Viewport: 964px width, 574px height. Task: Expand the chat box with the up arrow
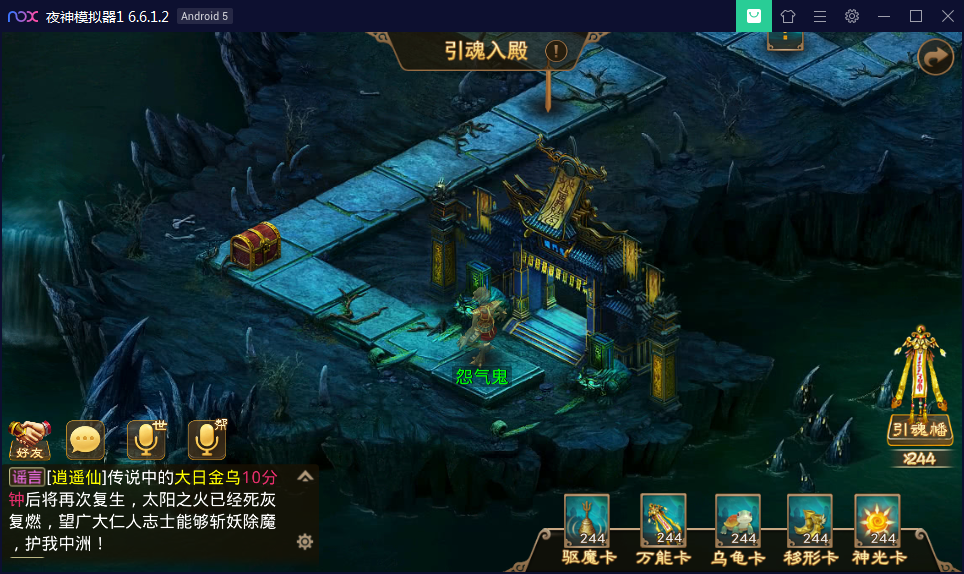305,477
